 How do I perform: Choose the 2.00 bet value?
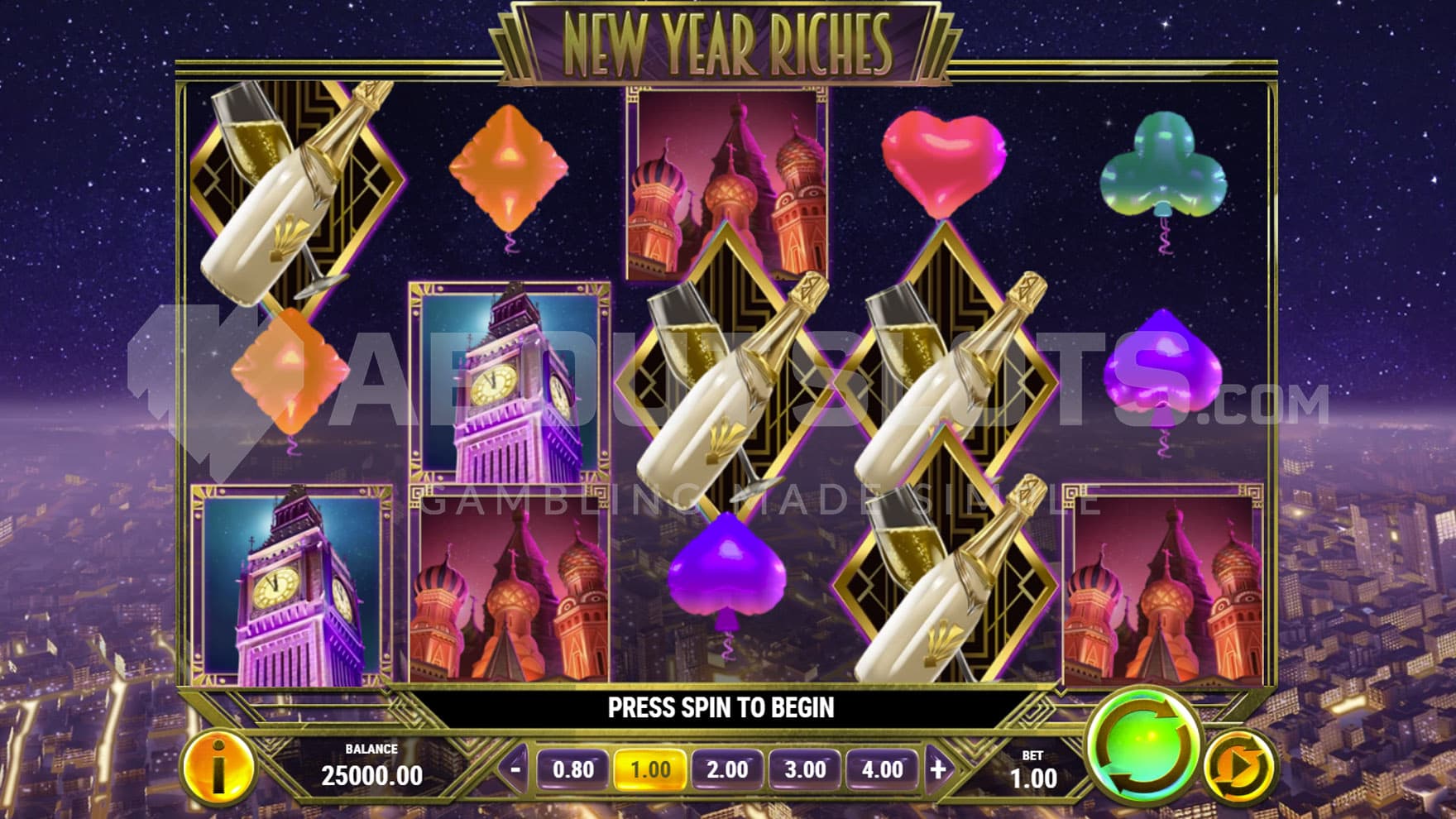click(727, 770)
